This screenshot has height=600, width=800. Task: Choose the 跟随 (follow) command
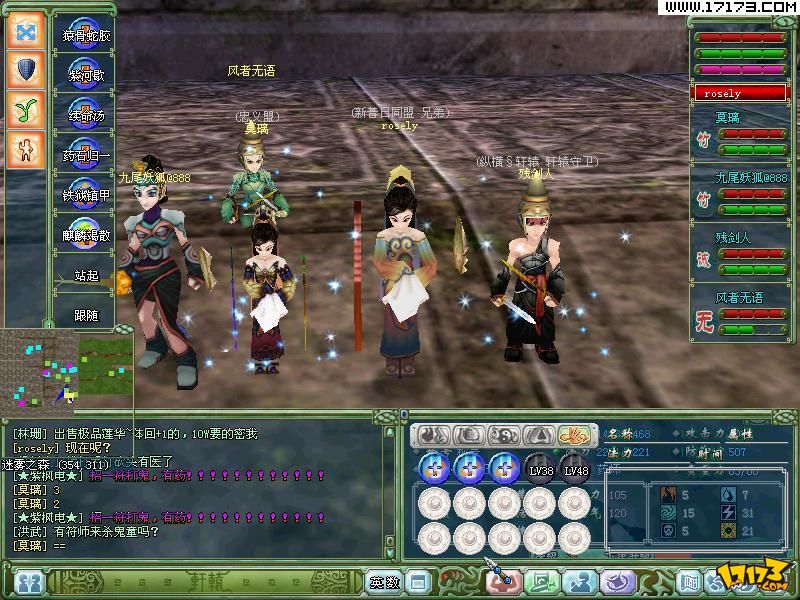coord(86,315)
